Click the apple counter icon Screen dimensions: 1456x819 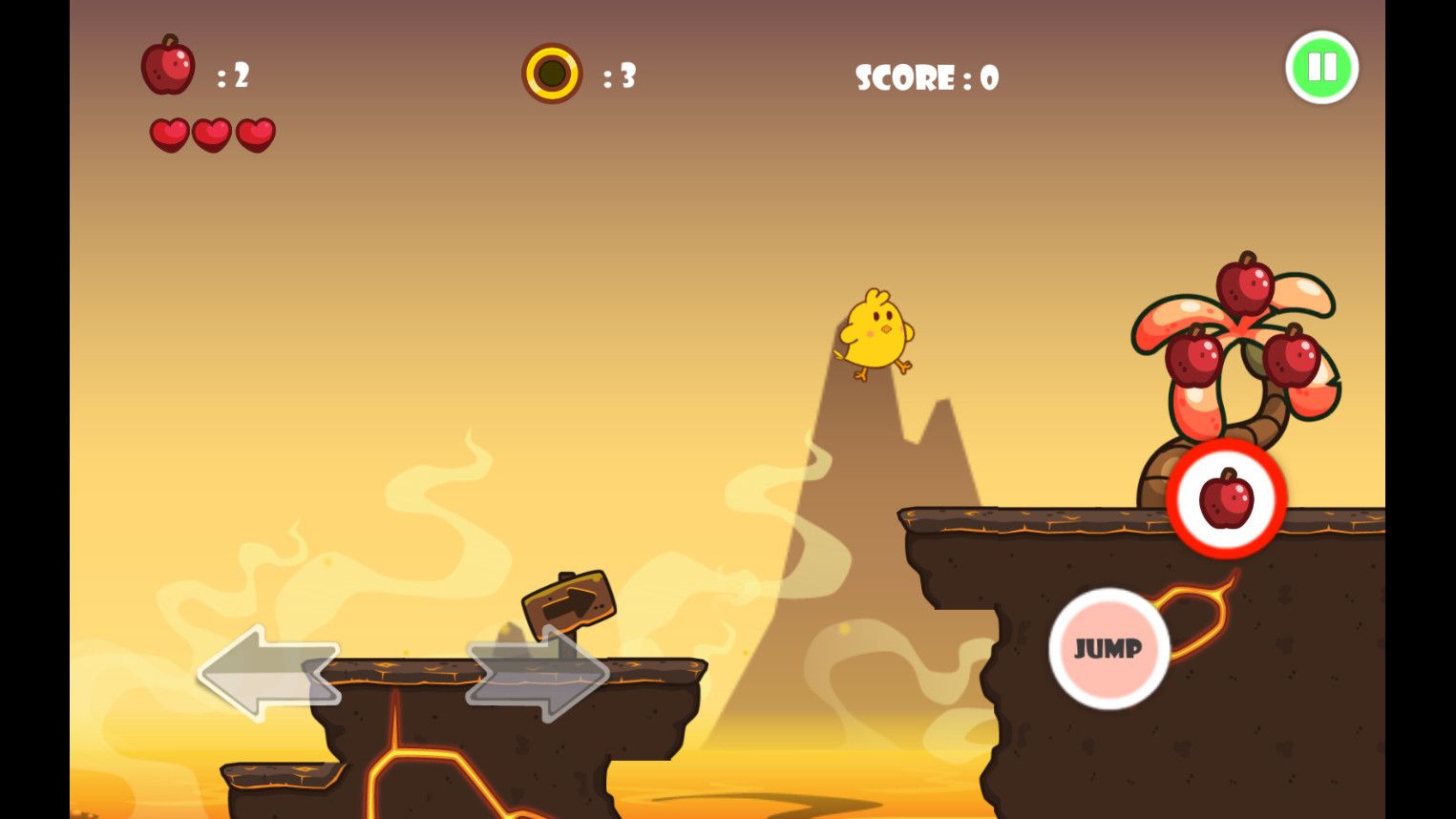point(168,67)
